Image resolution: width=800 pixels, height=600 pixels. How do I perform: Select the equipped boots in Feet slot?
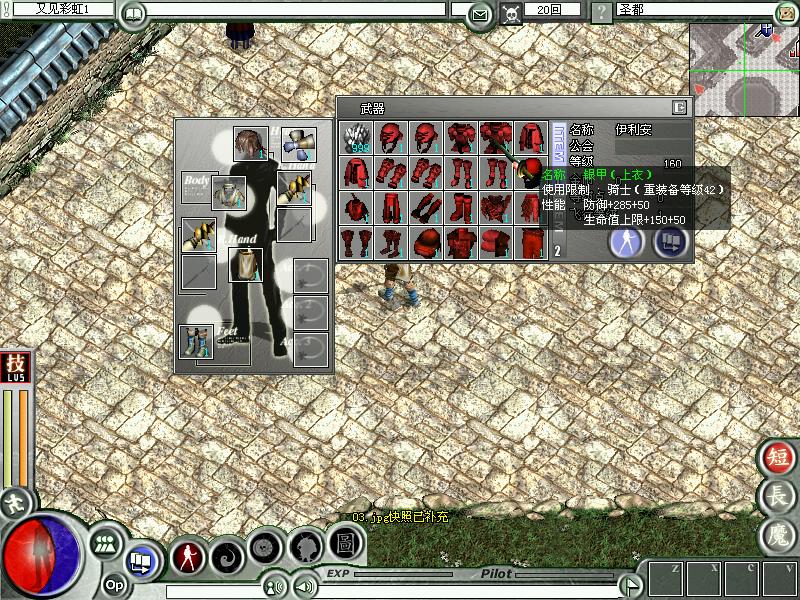coord(196,341)
